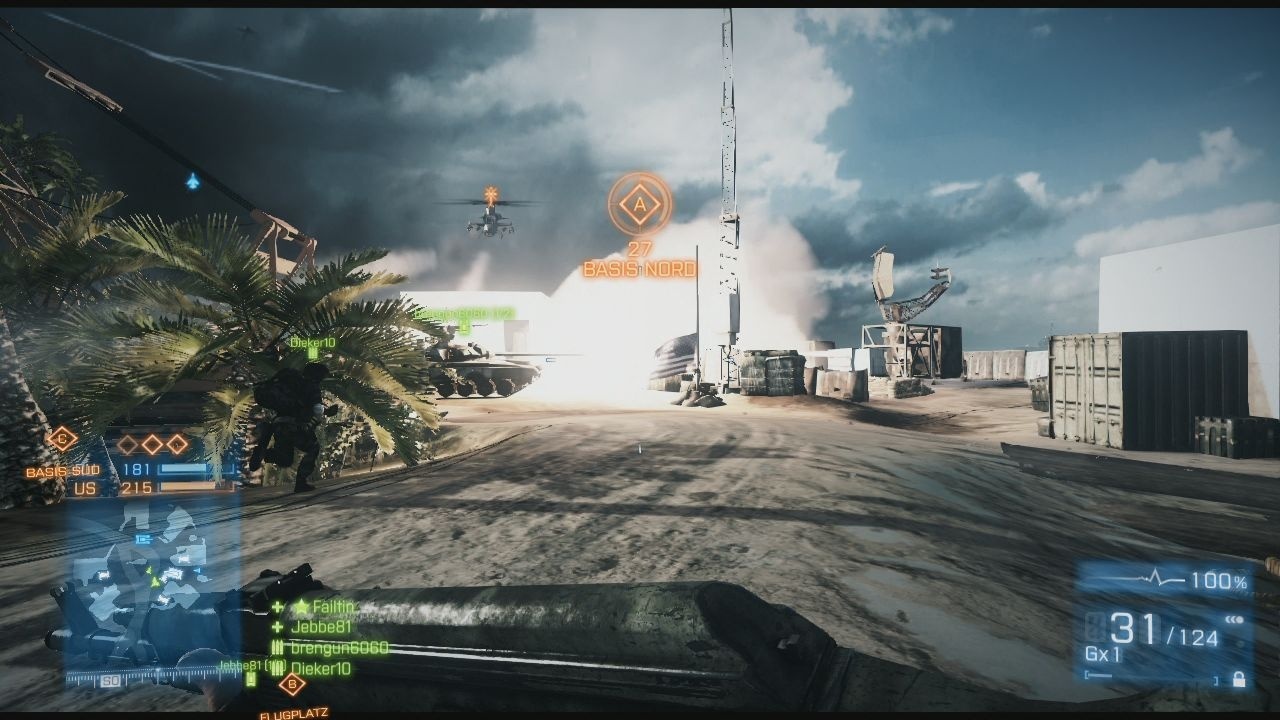The image size is (1280, 720).
Task: Expand the rightmost flag status diamond
Action: tap(177, 444)
